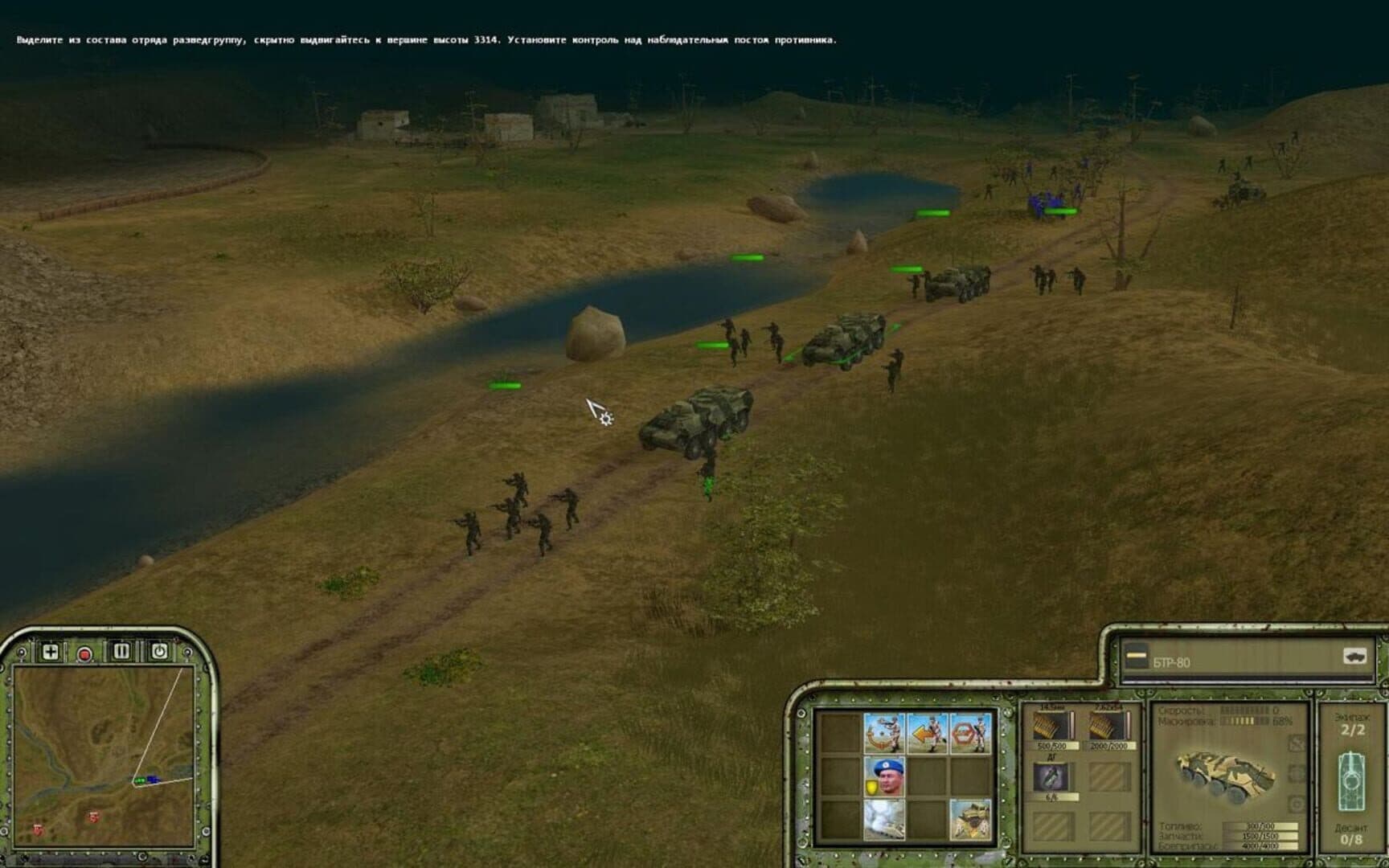Click the vehicle type icon beside BTR-80
Image resolution: width=1389 pixels, height=868 pixels.
[x=1354, y=657]
